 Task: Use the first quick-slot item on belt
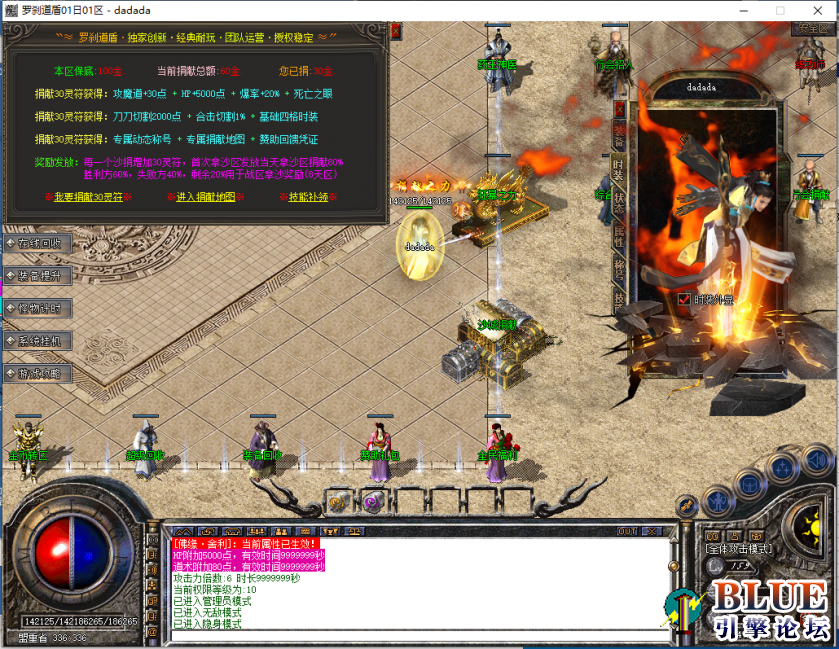pyautogui.click(x=338, y=502)
